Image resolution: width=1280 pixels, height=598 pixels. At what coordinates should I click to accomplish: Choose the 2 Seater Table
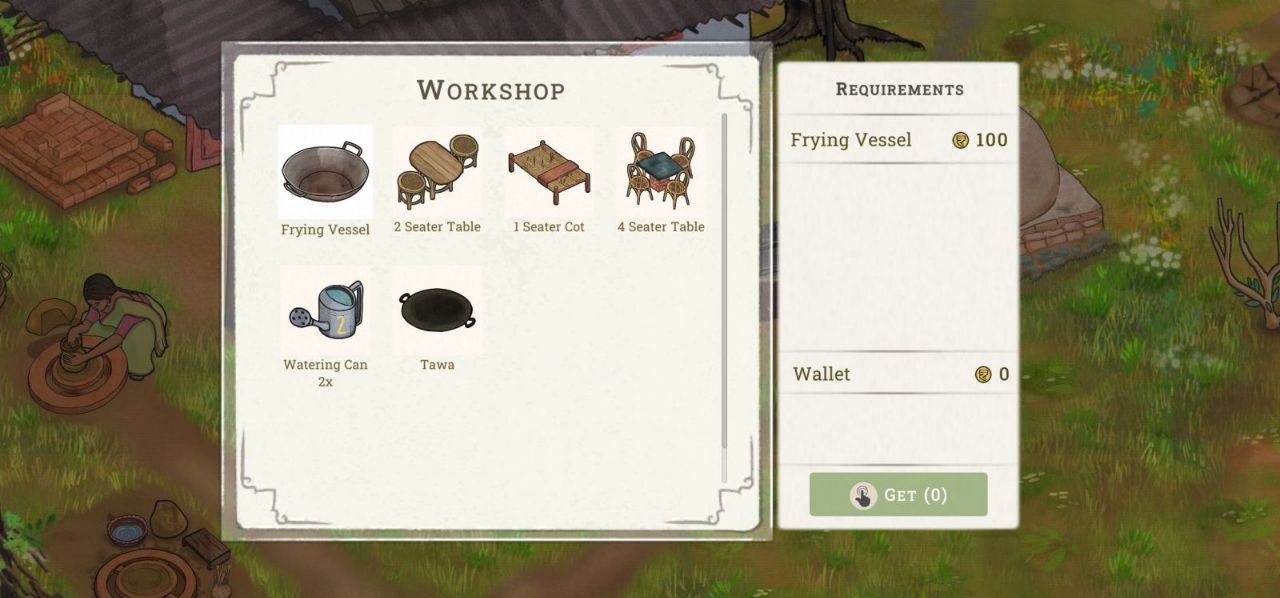coord(437,172)
